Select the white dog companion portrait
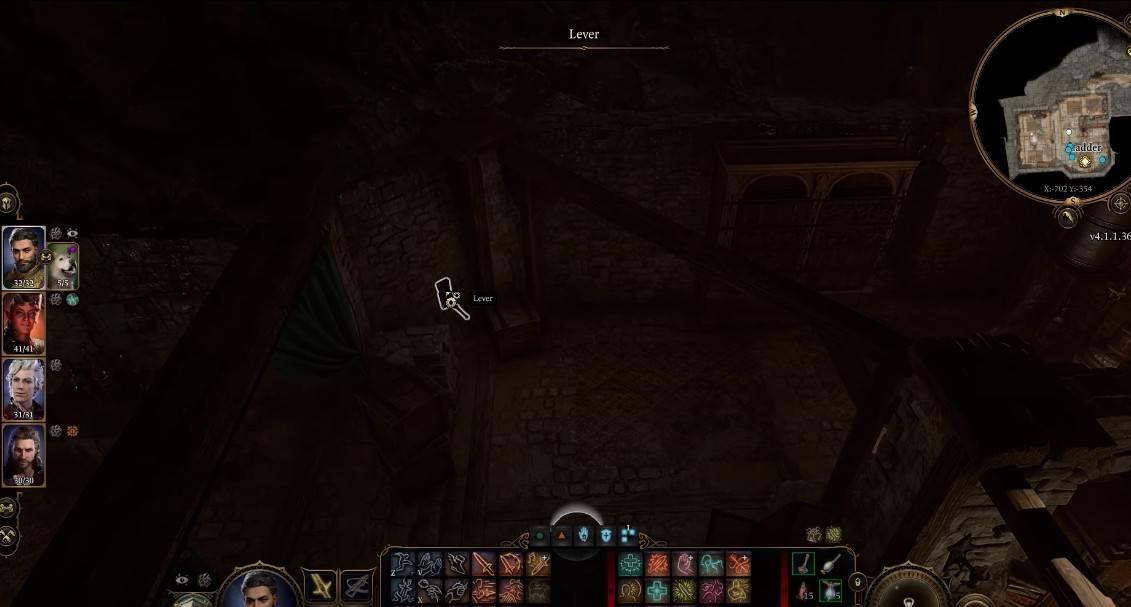This screenshot has width=1131, height=607. click(x=63, y=265)
